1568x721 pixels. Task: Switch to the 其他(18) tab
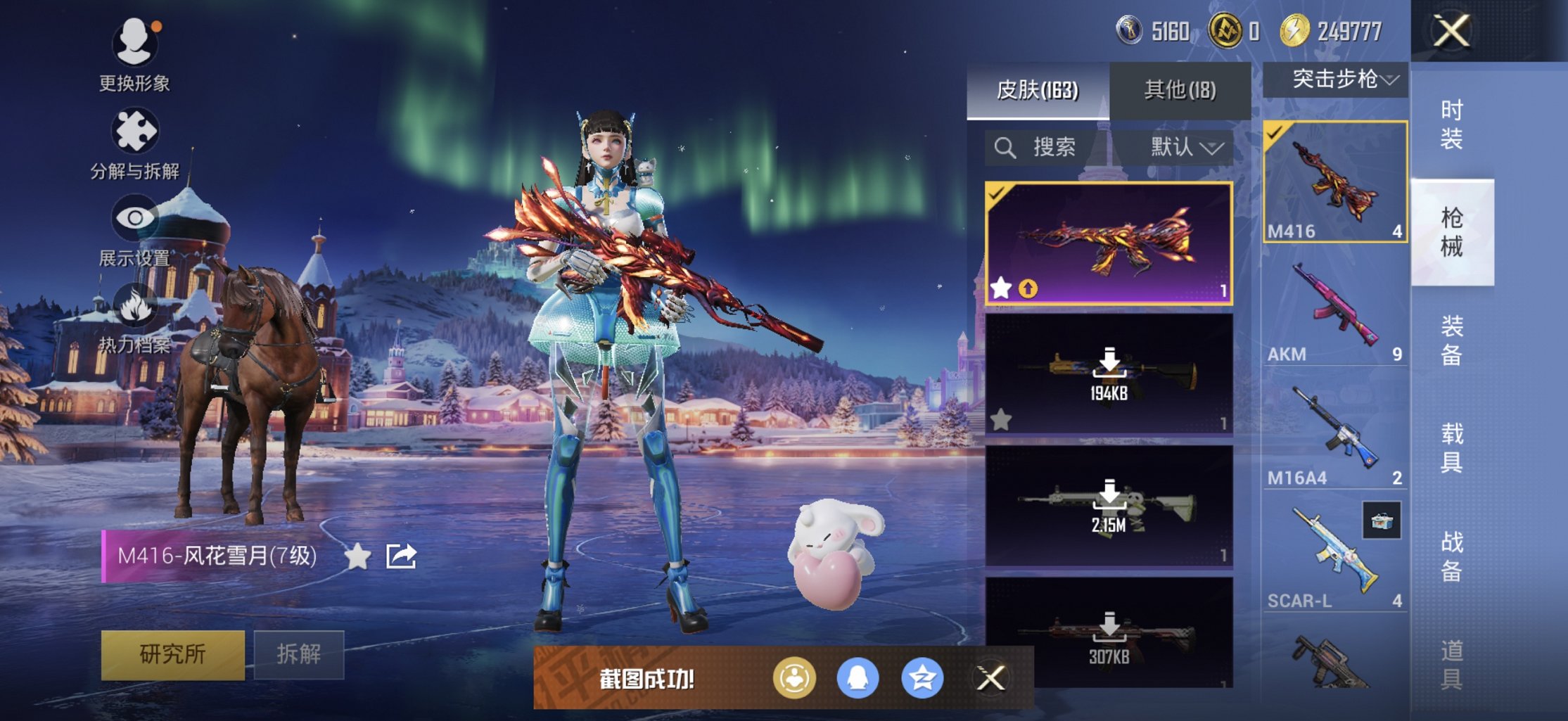tap(1180, 90)
